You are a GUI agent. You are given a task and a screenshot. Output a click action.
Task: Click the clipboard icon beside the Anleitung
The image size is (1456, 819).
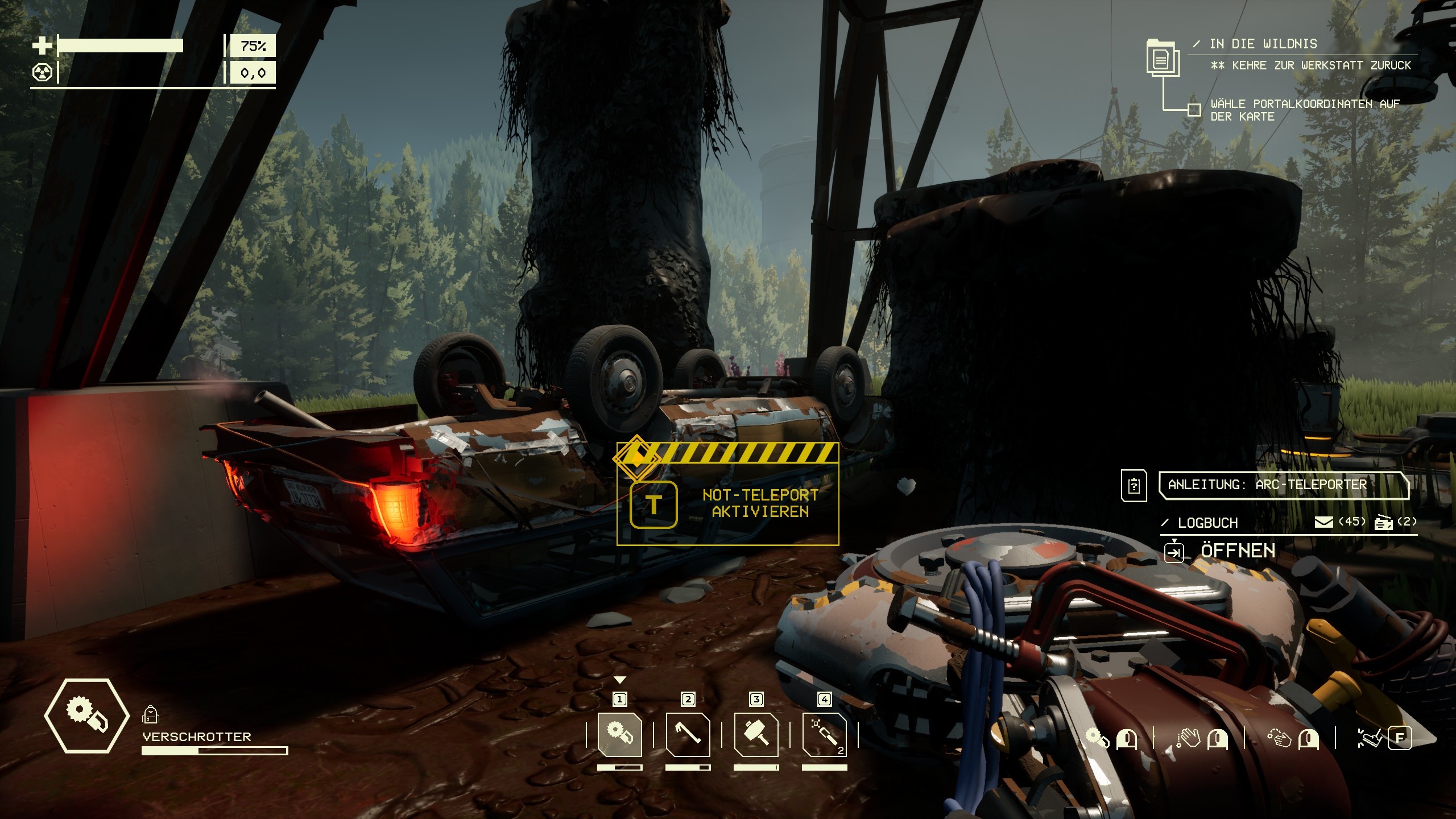click(x=1134, y=486)
